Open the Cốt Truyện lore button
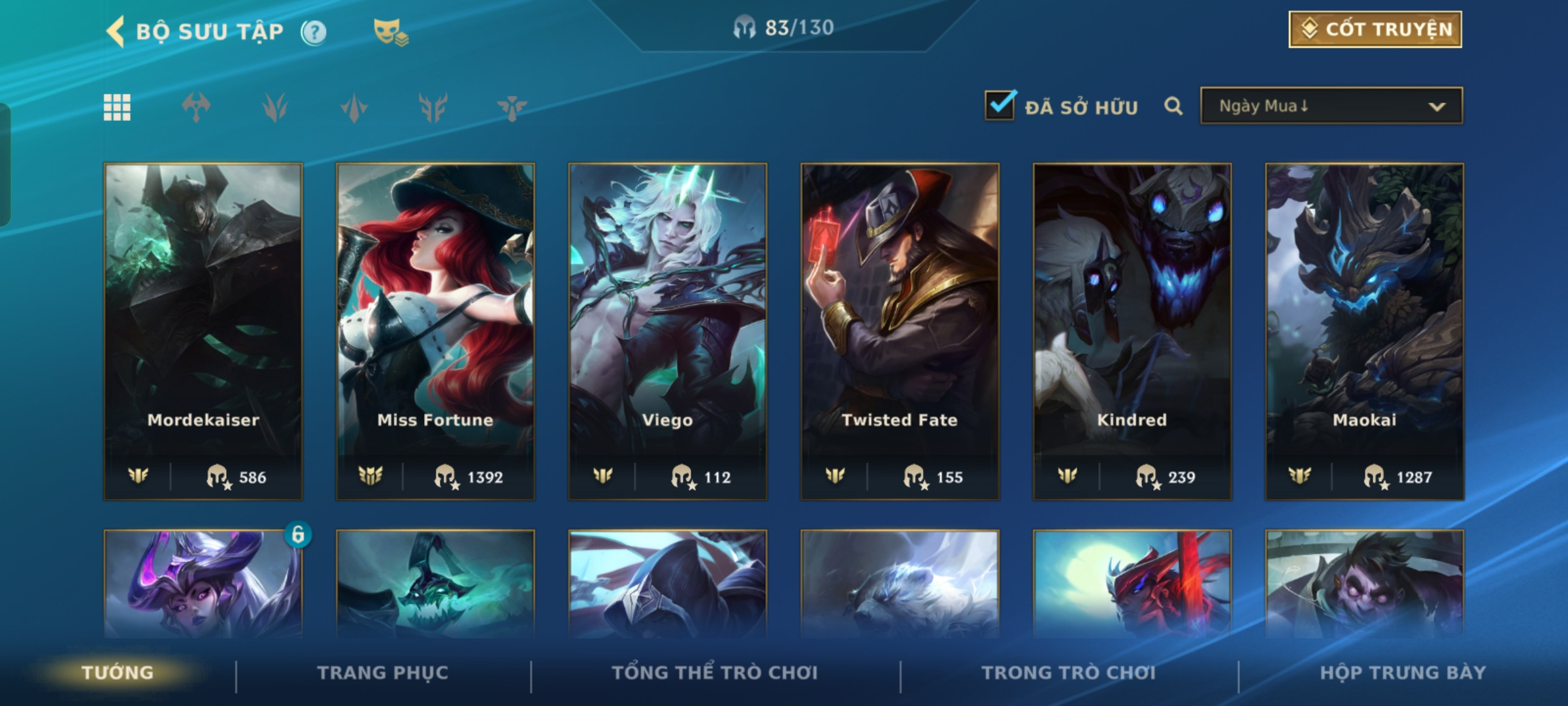This screenshot has height=706, width=1568. tap(1375, 29)
